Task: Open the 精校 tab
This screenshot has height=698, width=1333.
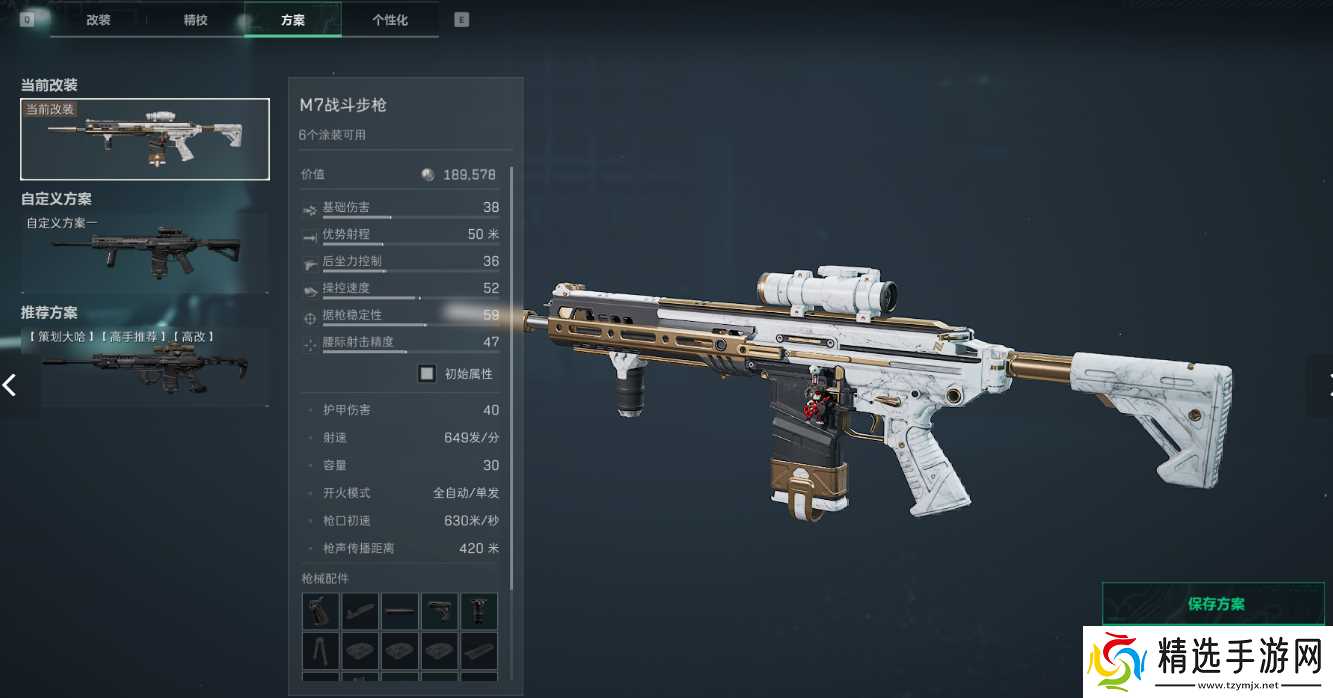Action: point(195,20)
